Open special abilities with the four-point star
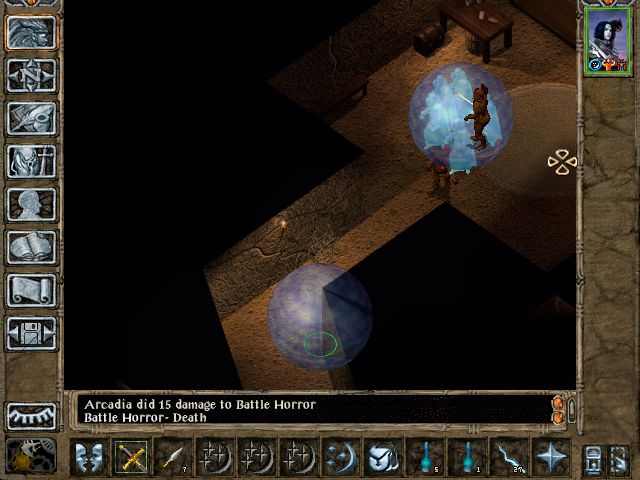640x480 pixels. [x=551, y=458]
